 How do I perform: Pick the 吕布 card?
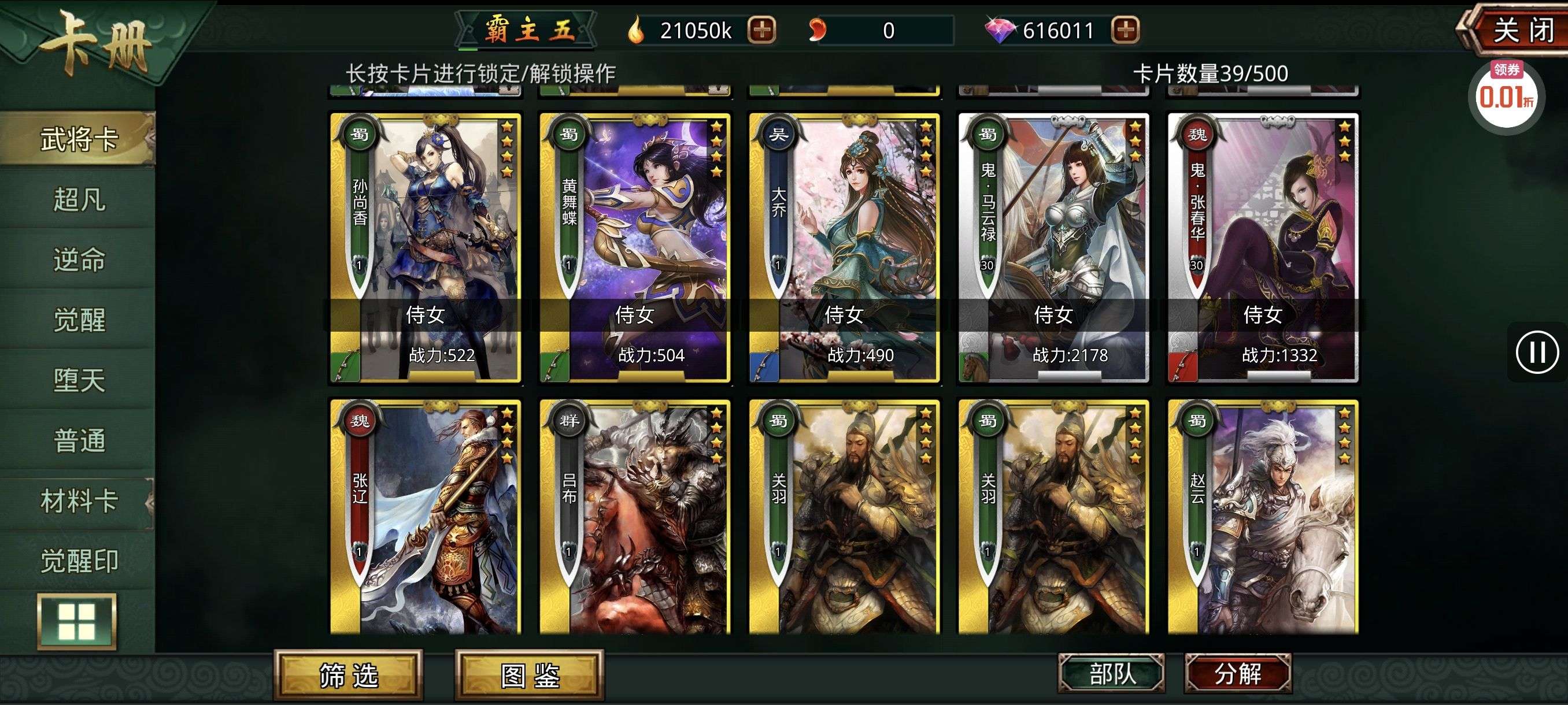pos(634,517)
